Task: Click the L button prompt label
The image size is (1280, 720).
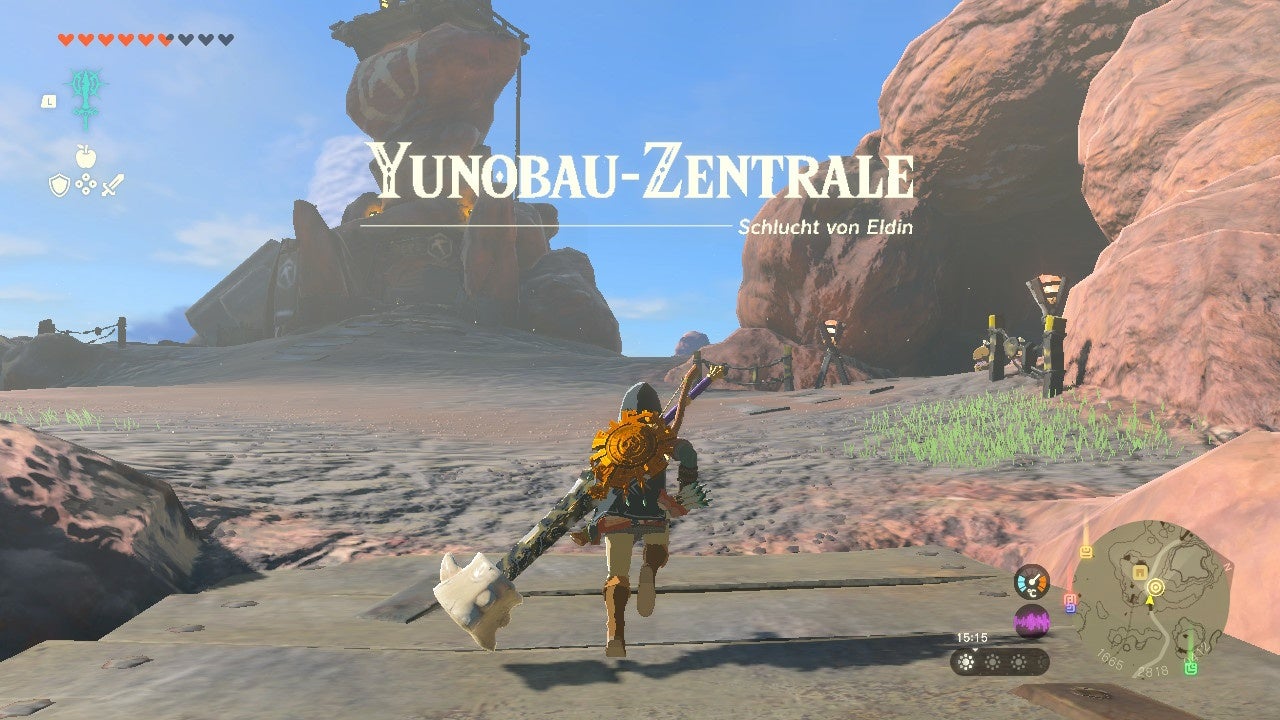Action: coord(49,102)
